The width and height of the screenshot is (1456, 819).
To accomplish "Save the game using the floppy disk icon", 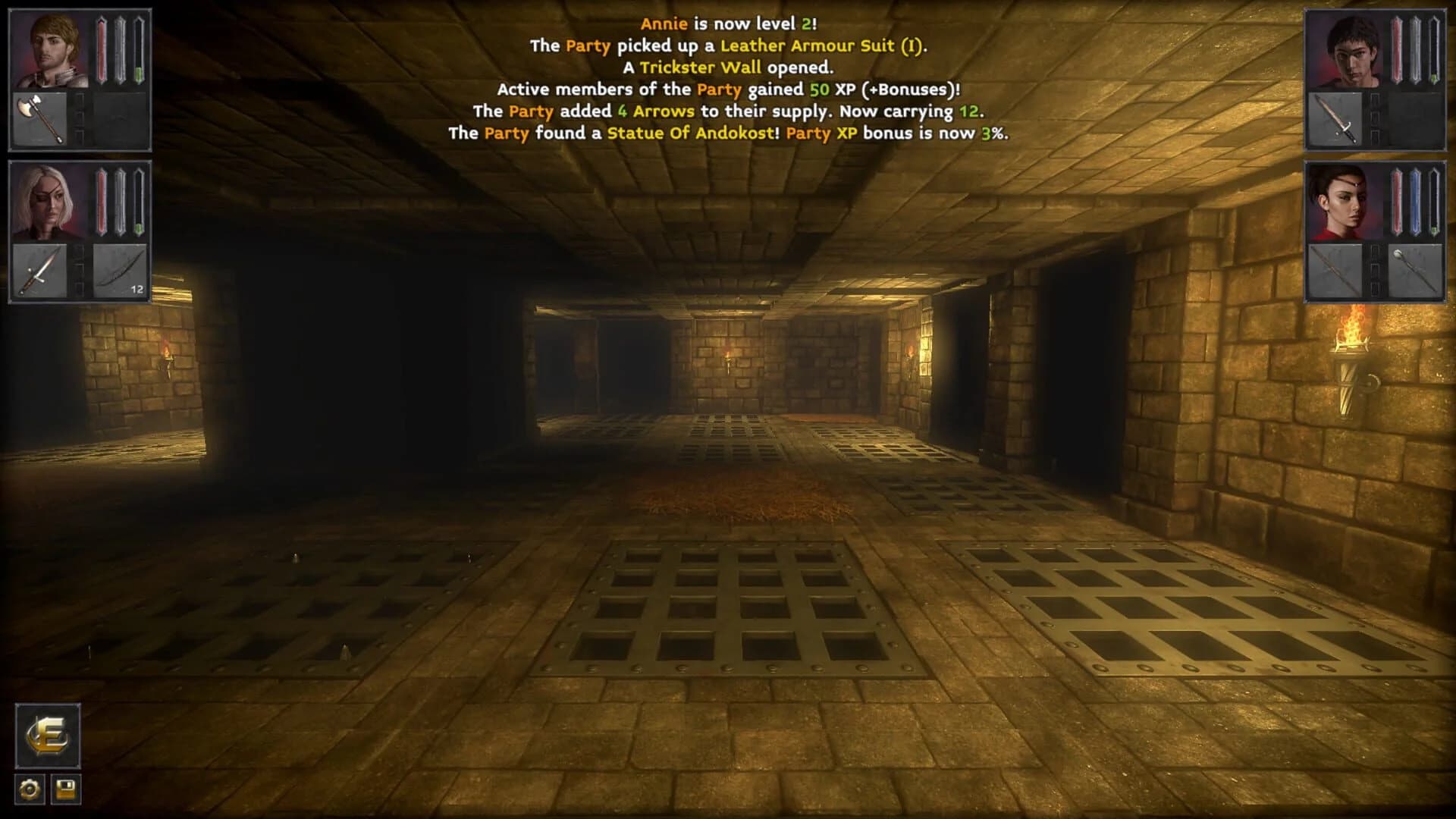I will (66, 789).
